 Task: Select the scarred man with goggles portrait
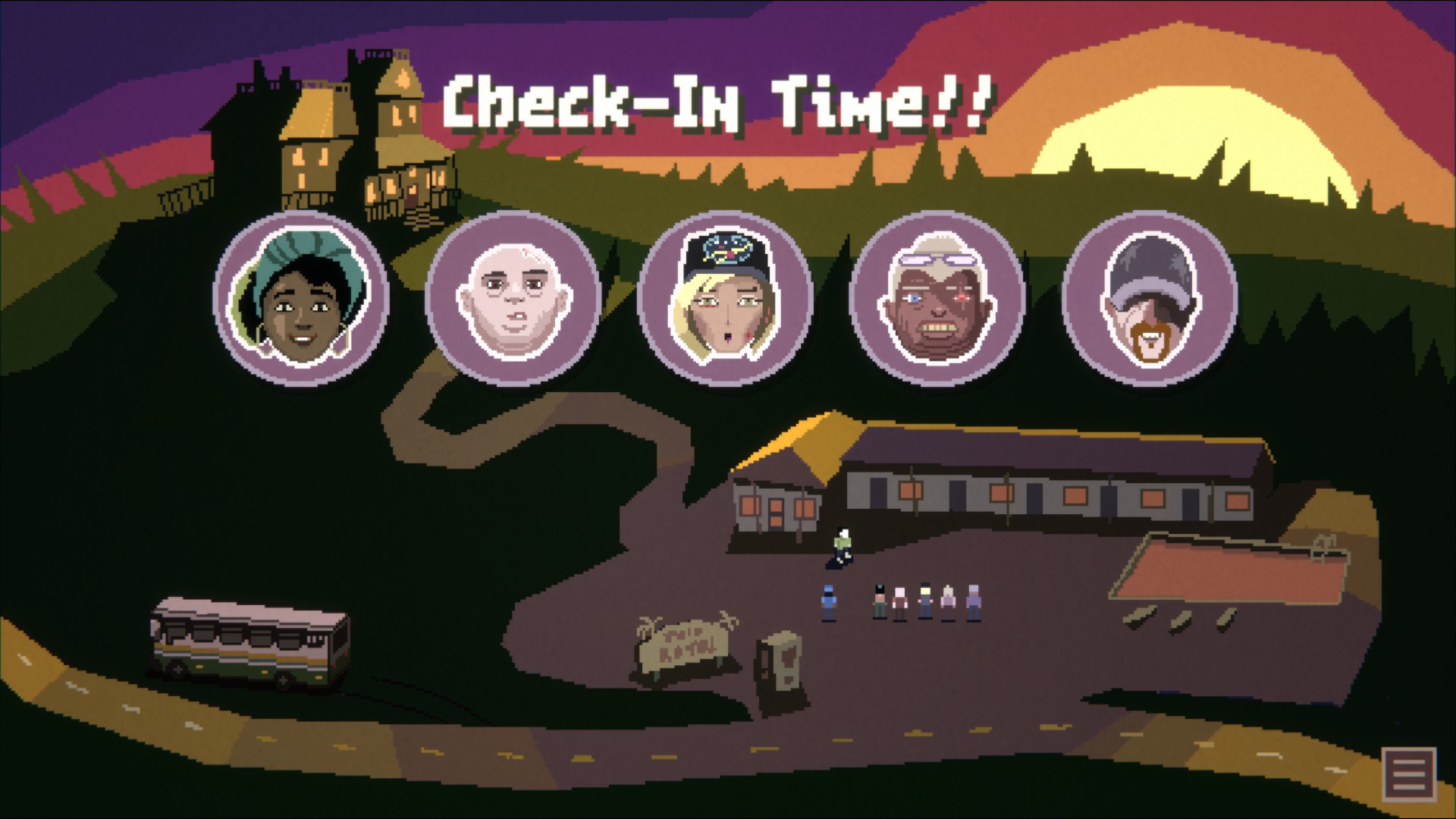click(938, 299)
